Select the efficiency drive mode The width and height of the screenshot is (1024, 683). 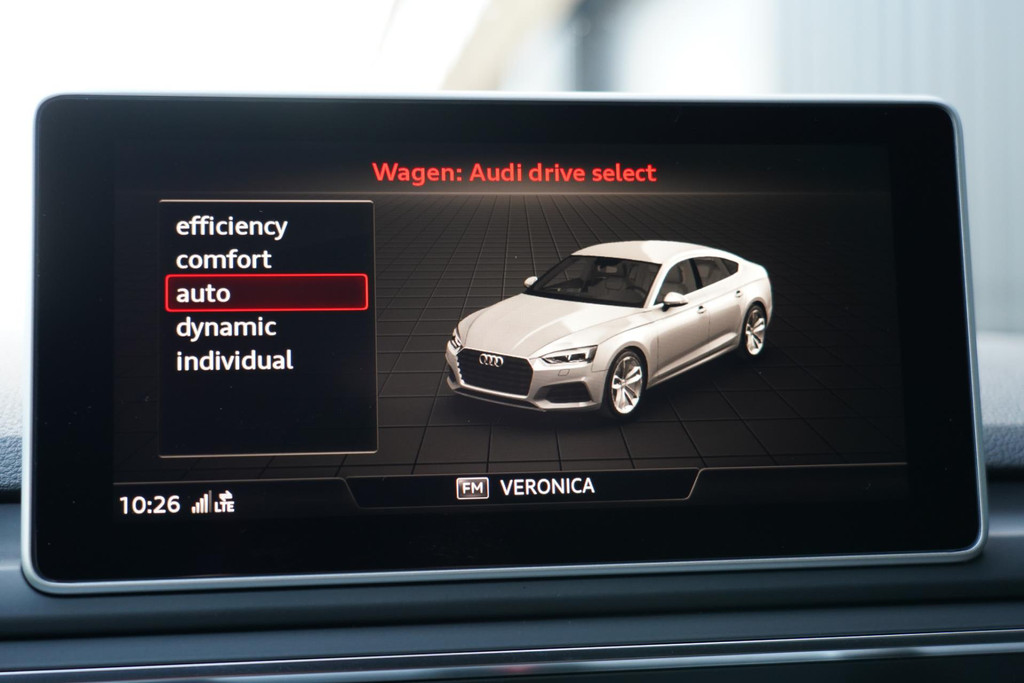[x=231, y=226]
